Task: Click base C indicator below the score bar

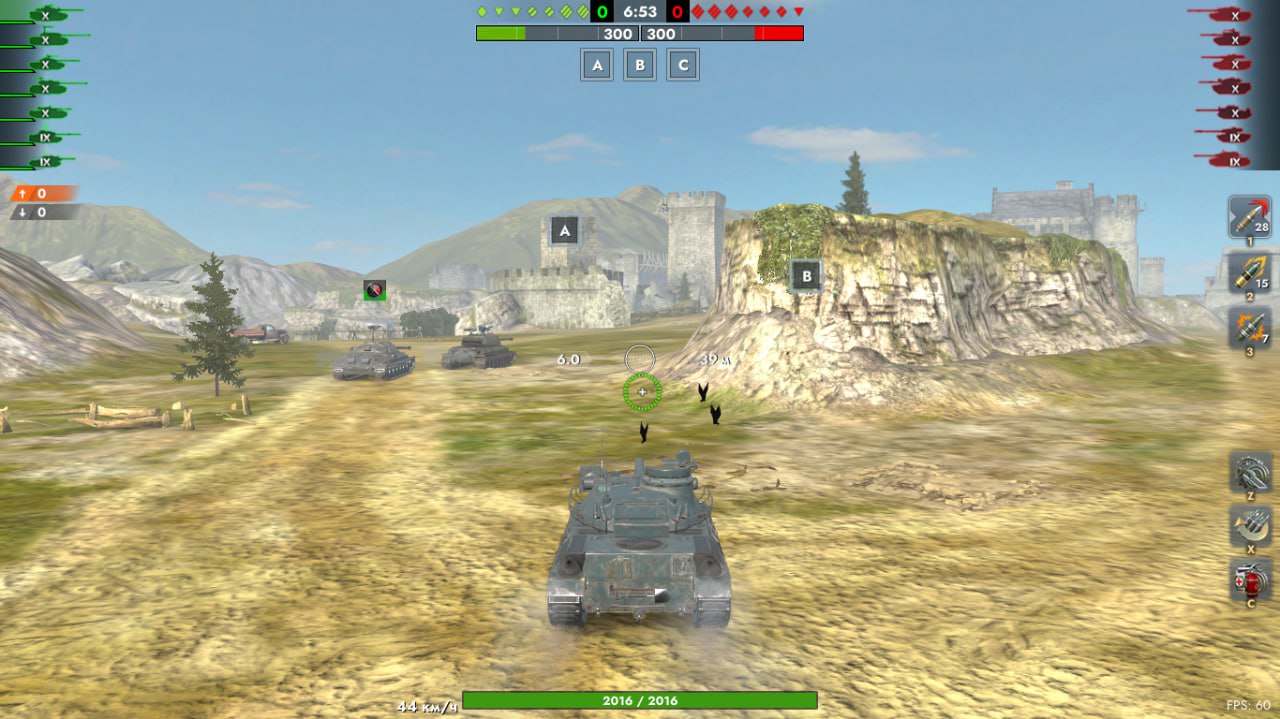Action: coord(683,65)
